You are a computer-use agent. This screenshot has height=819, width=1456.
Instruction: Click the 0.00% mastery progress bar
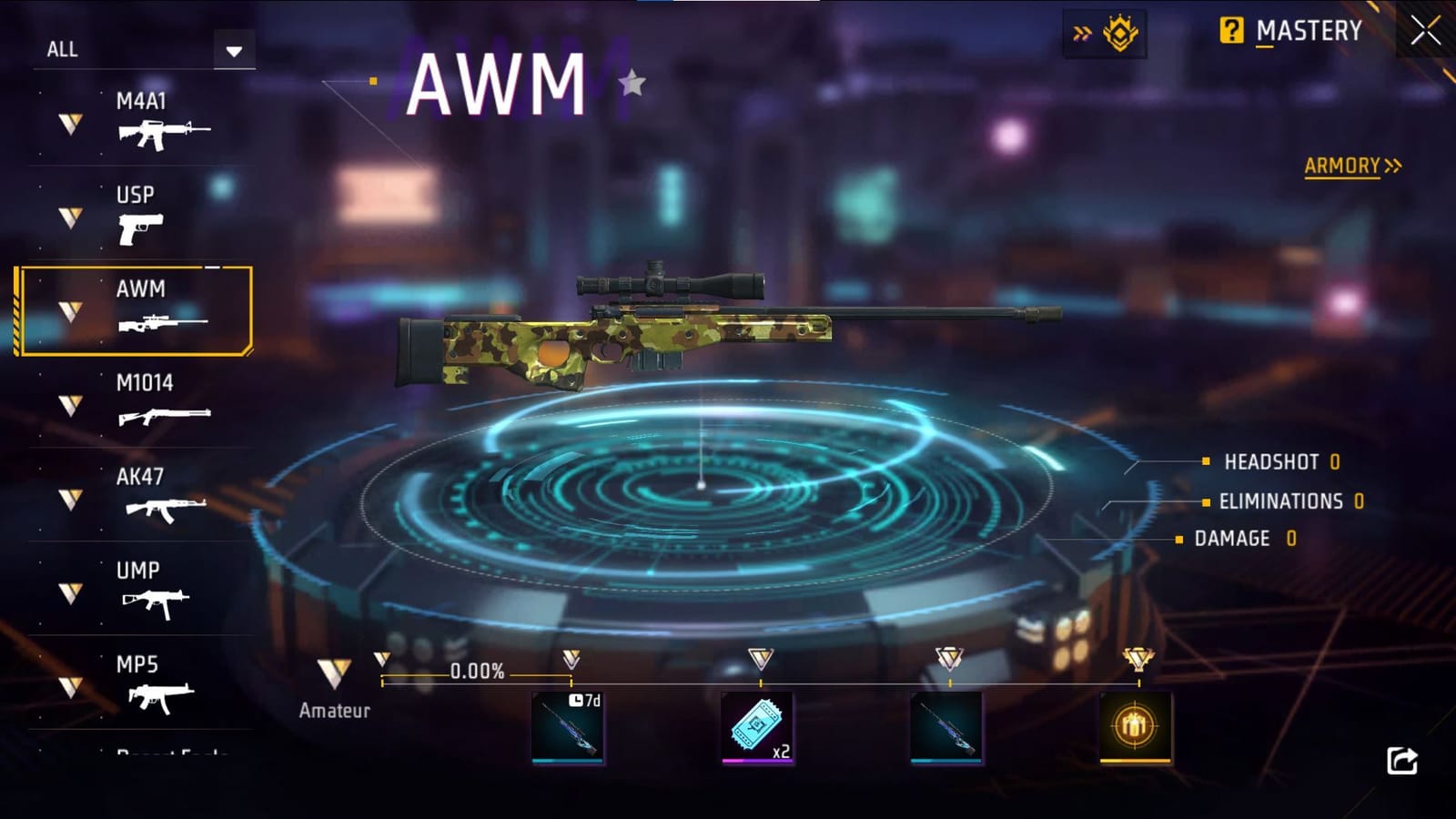[x=478, y=672]
